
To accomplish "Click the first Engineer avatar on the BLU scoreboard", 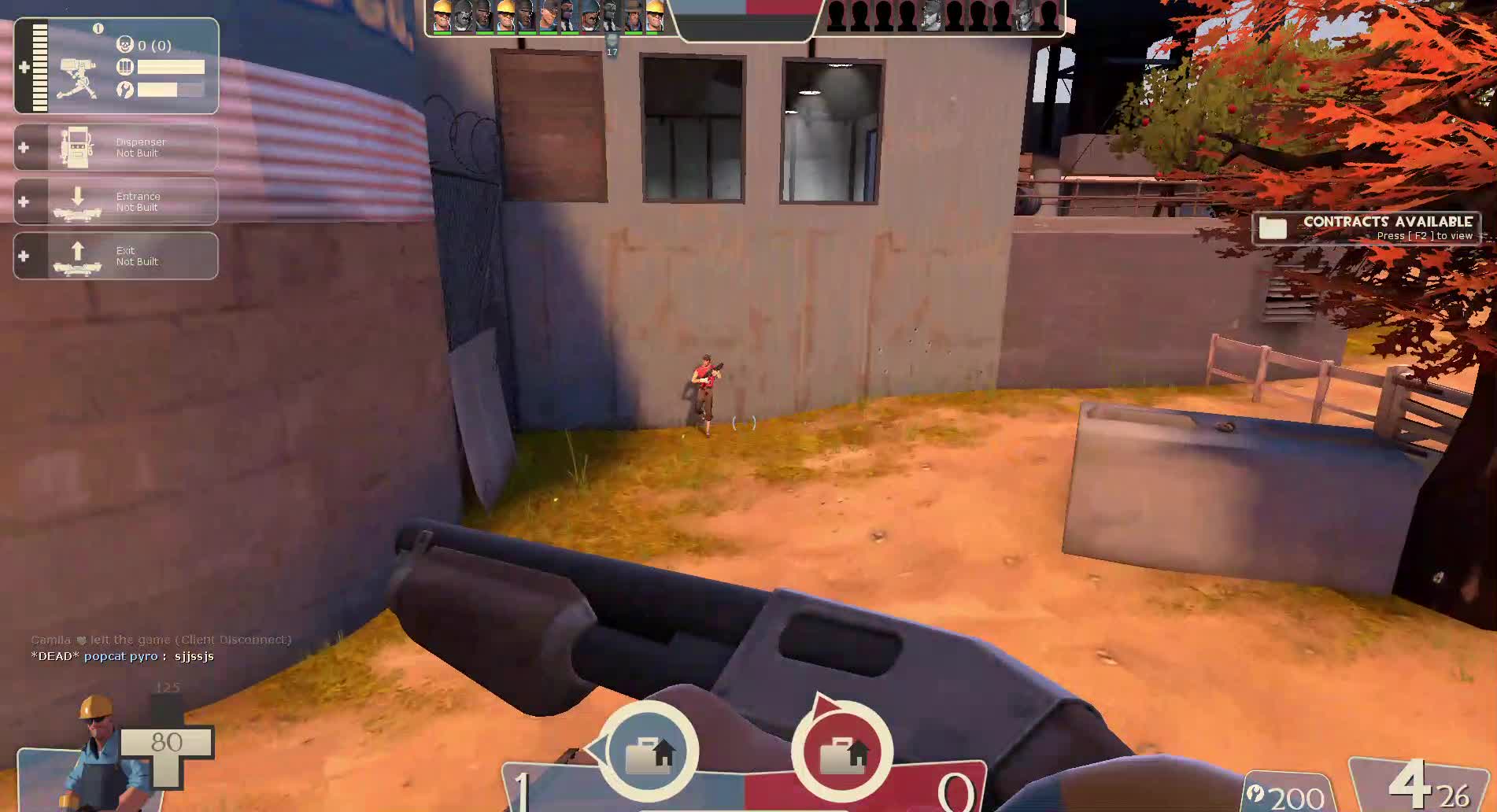I will pyautogui.click(x=443, y=14).
